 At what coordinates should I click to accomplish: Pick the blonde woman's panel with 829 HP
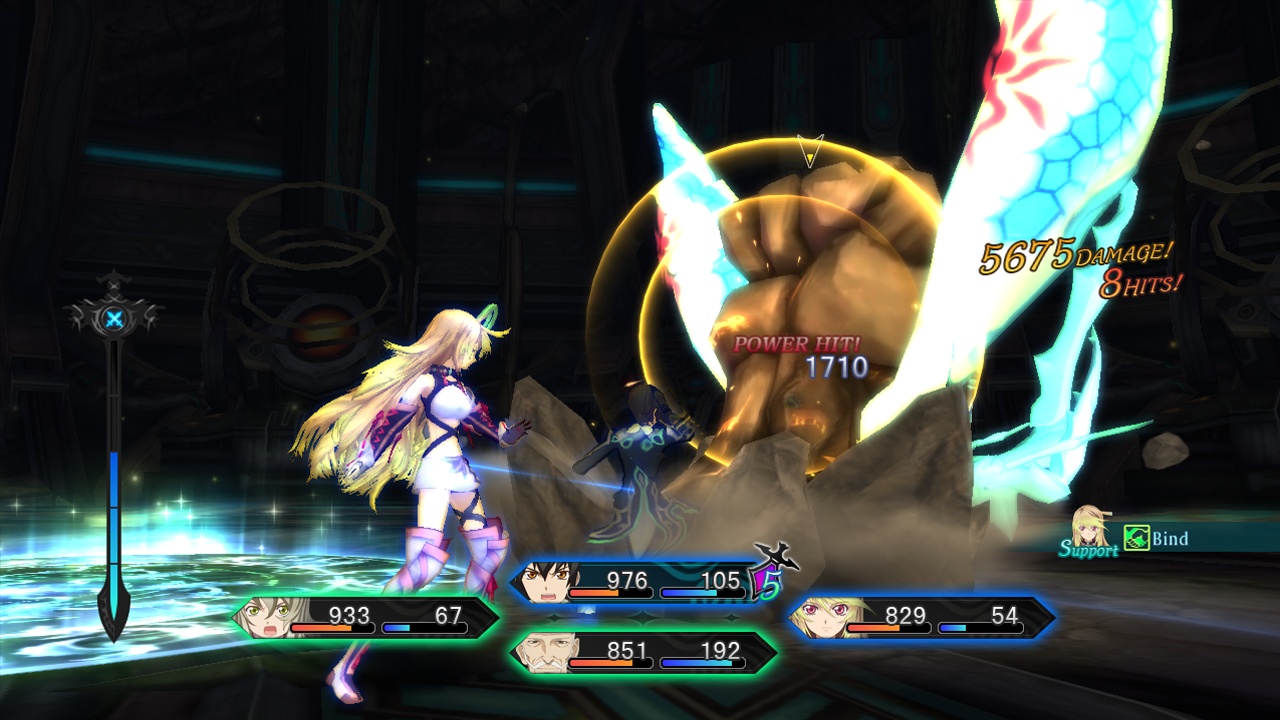coord(921,618)
